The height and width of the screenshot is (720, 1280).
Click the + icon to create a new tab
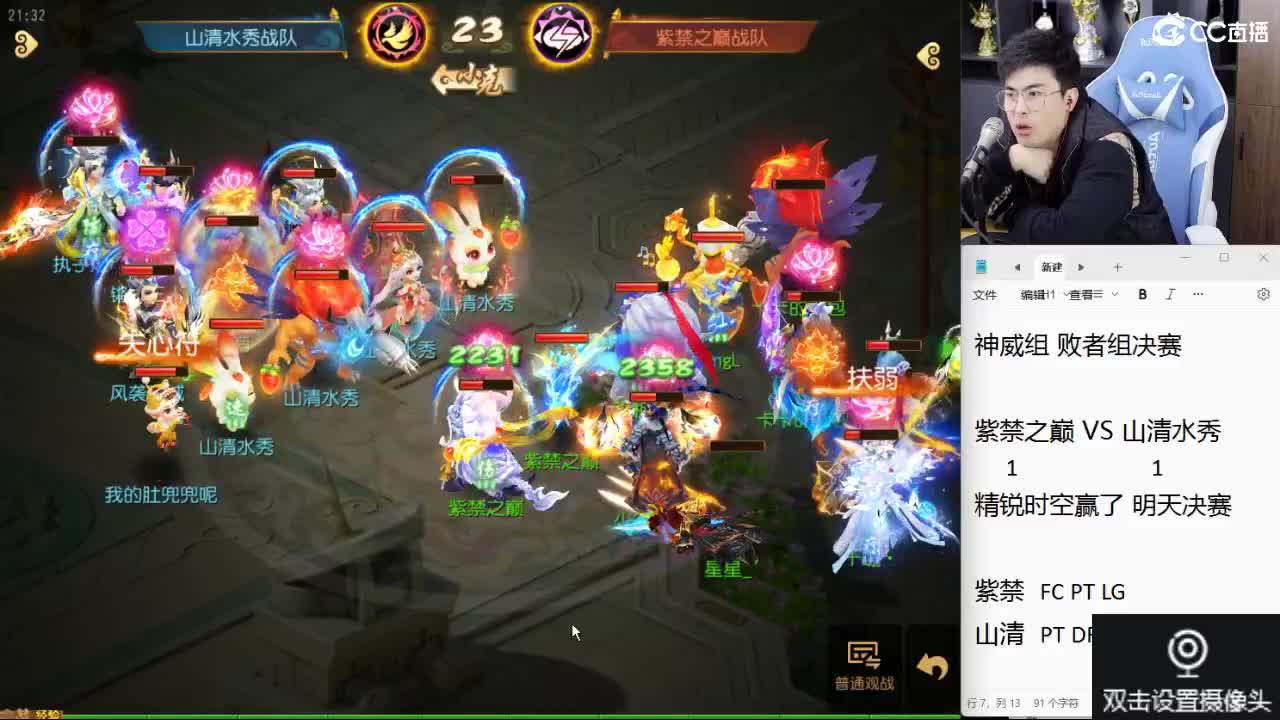point(1117,266)
